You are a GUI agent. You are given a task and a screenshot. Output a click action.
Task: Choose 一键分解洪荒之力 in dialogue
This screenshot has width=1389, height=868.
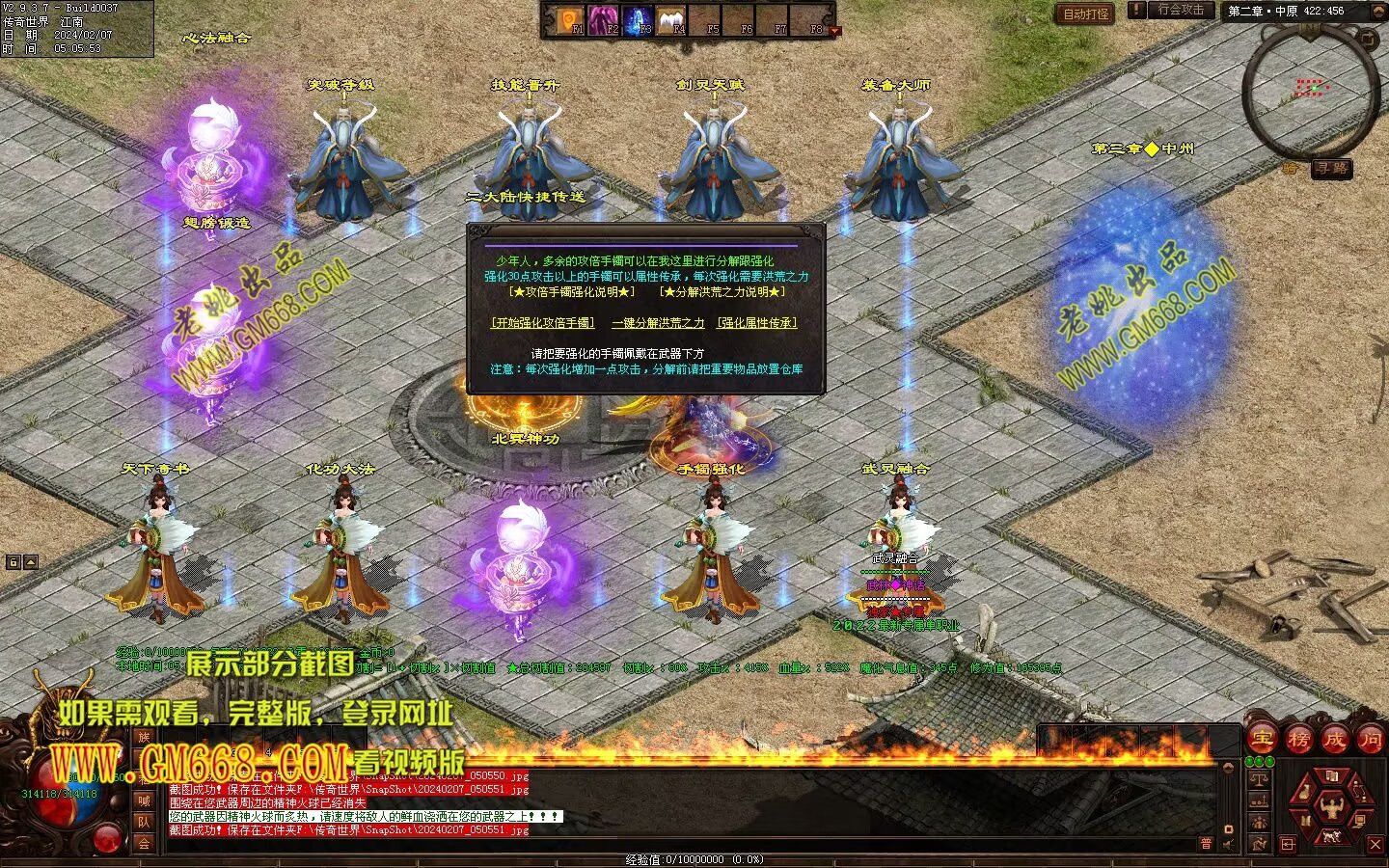coord(658,323)
